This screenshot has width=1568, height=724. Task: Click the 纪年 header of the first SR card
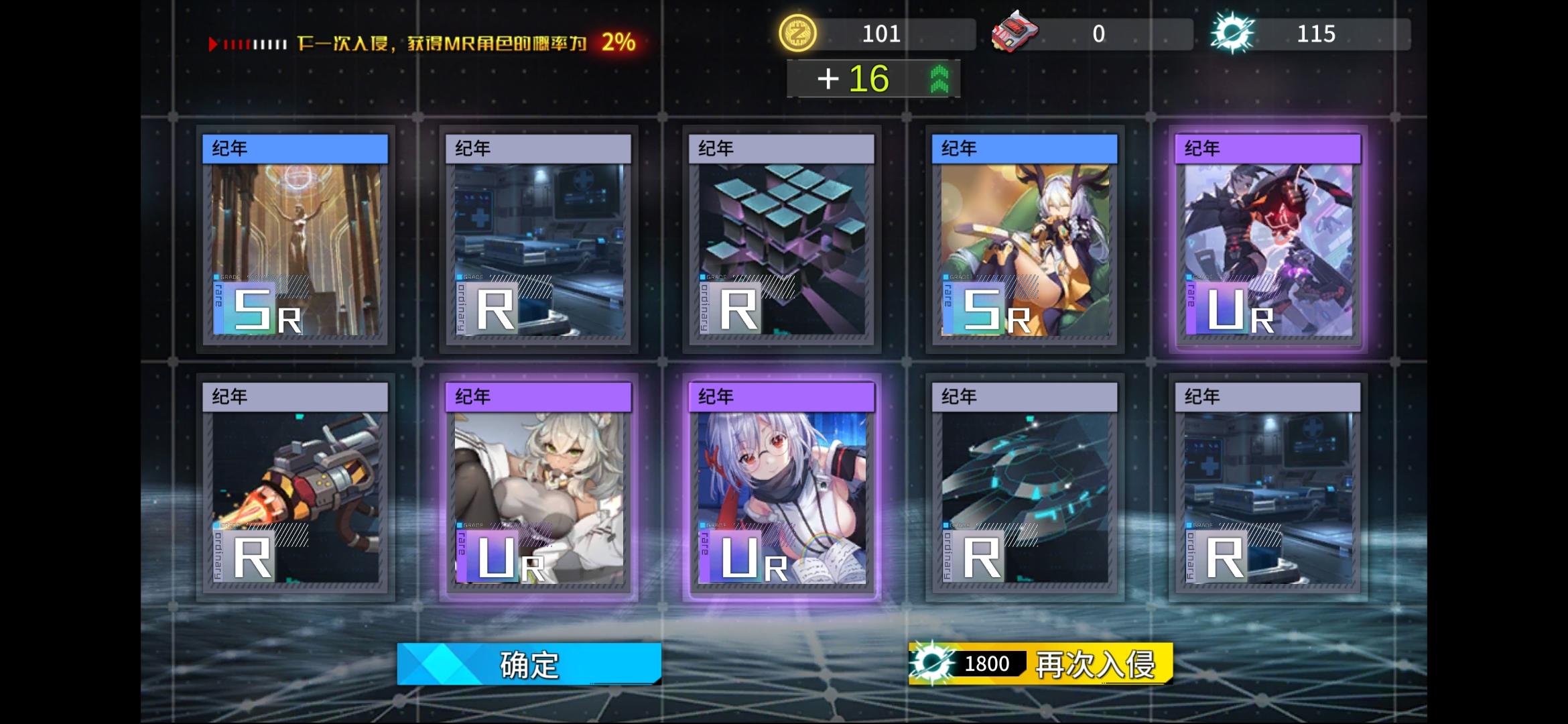click(x=295, y=149)
